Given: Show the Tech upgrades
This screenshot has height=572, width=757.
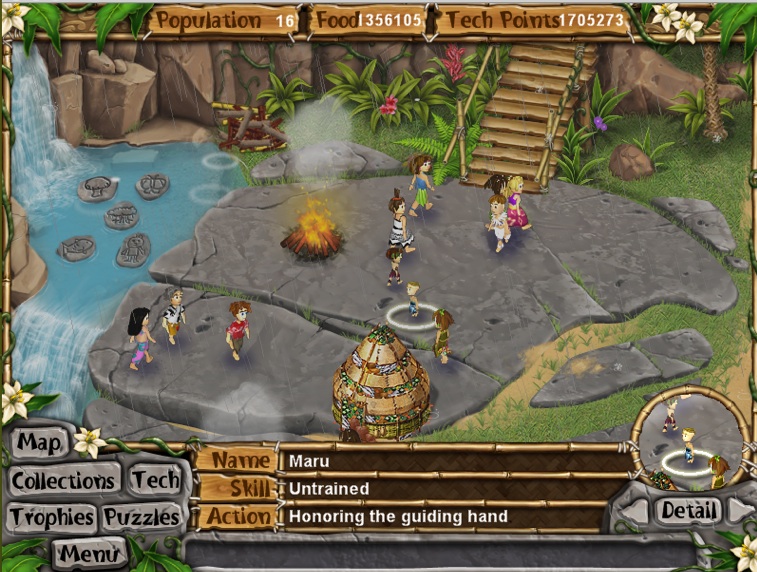Looking at the screenshot, I should 154,481.
